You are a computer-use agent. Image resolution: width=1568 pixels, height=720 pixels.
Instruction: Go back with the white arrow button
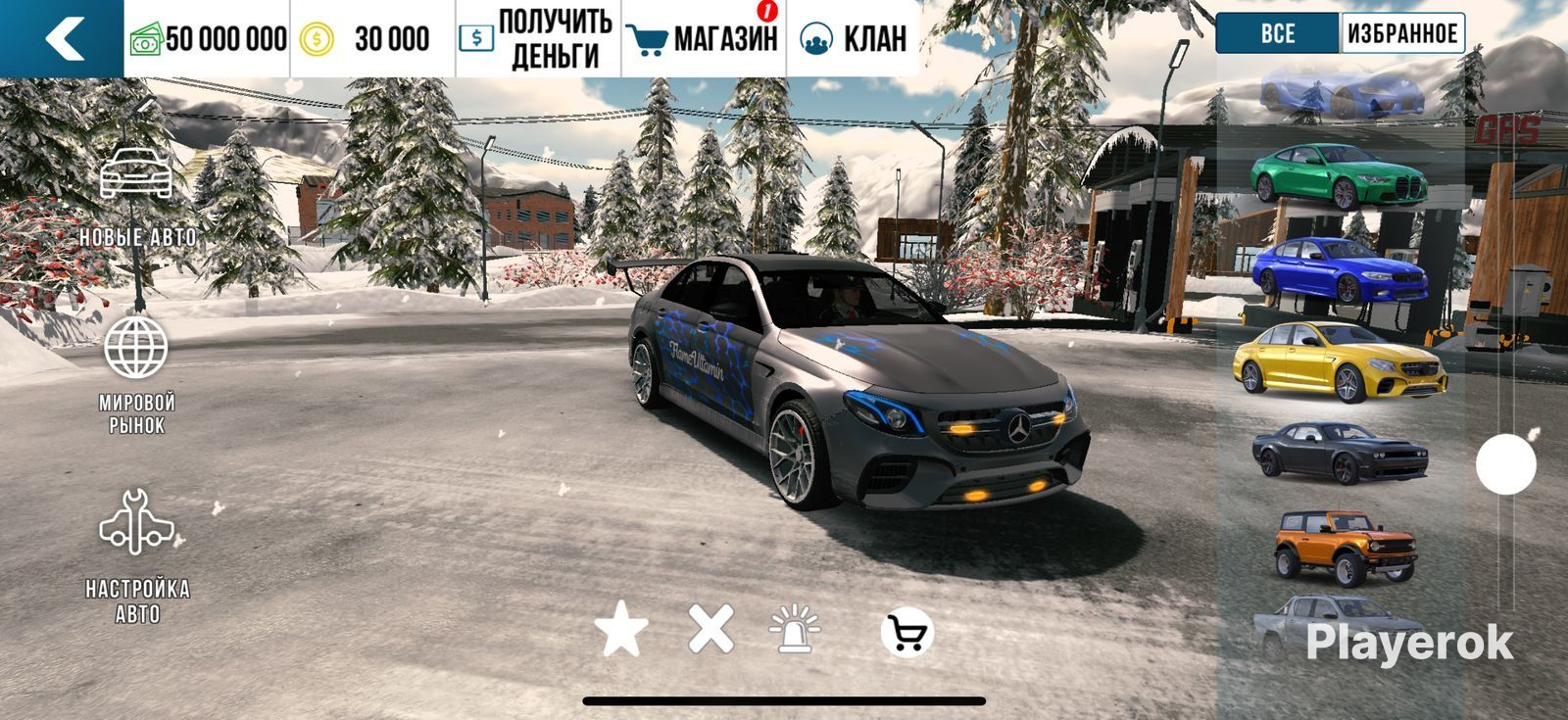(x=63, y=39)
